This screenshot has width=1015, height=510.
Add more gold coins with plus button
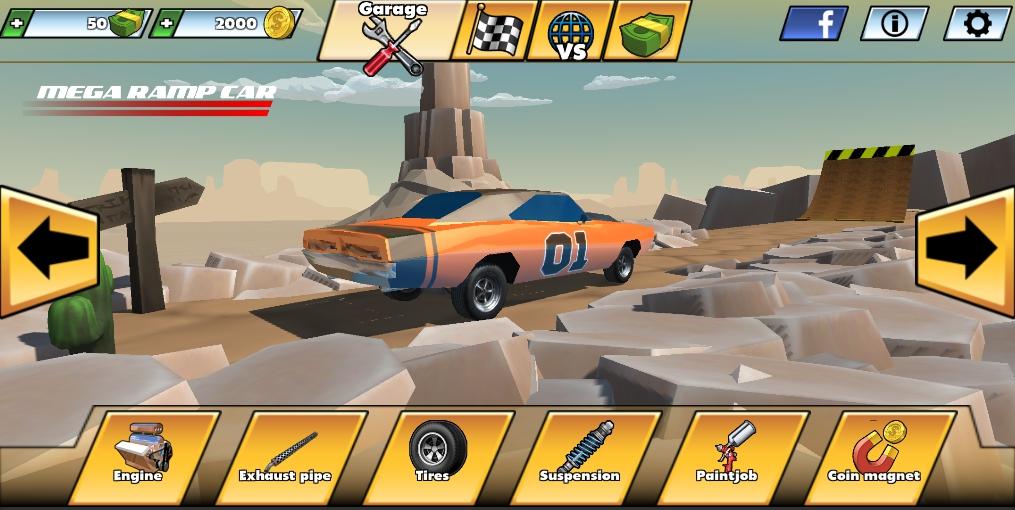click(164, 23)
